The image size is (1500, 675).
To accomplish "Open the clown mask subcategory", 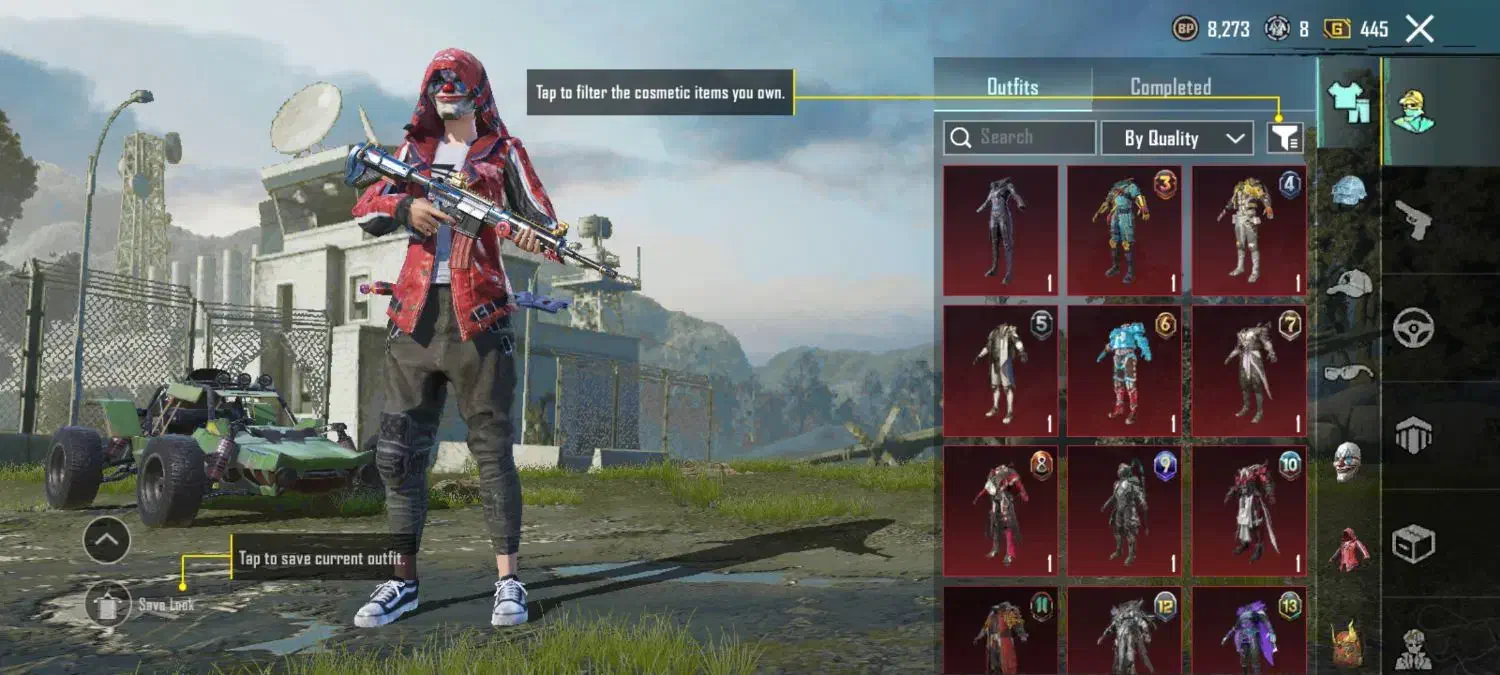I will tap(1349, 460).
